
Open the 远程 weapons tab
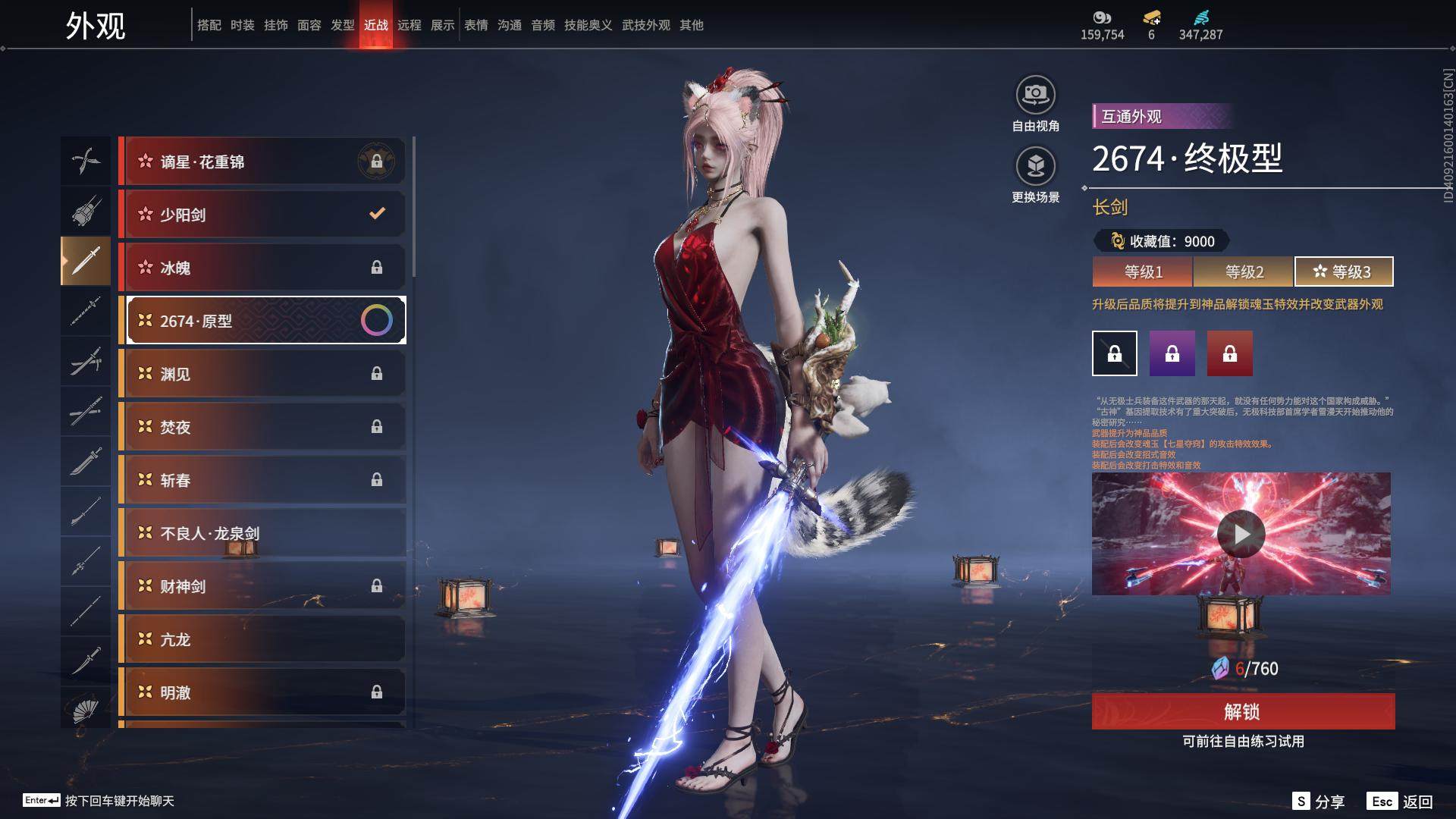point(409,25)
